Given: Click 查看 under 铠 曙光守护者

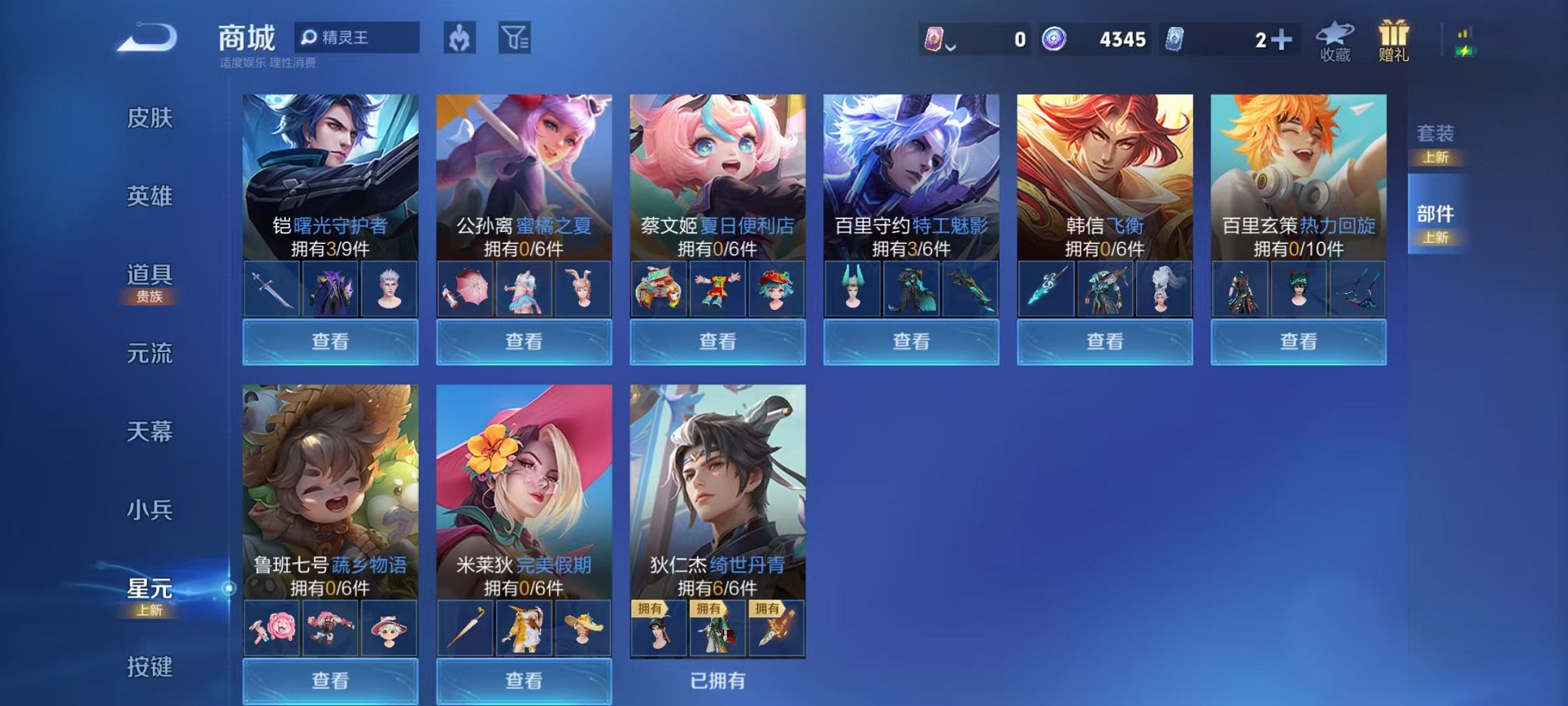Looking at the screenshot, I should [329, 341].
